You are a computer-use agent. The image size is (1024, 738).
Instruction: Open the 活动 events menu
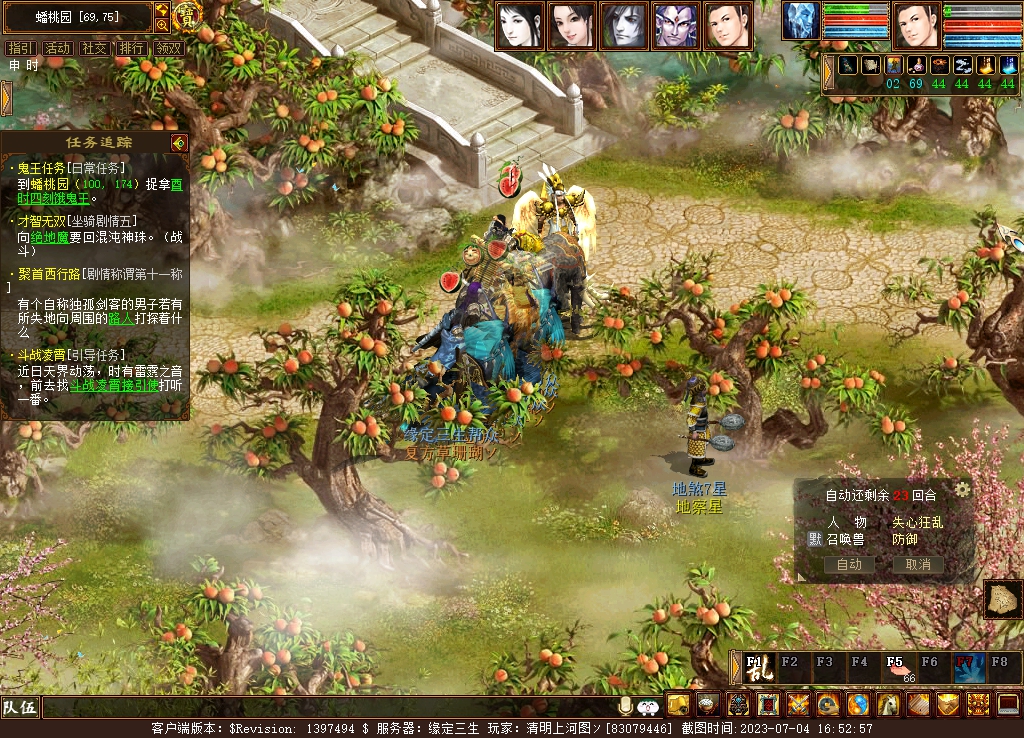(x=57, y=48)
